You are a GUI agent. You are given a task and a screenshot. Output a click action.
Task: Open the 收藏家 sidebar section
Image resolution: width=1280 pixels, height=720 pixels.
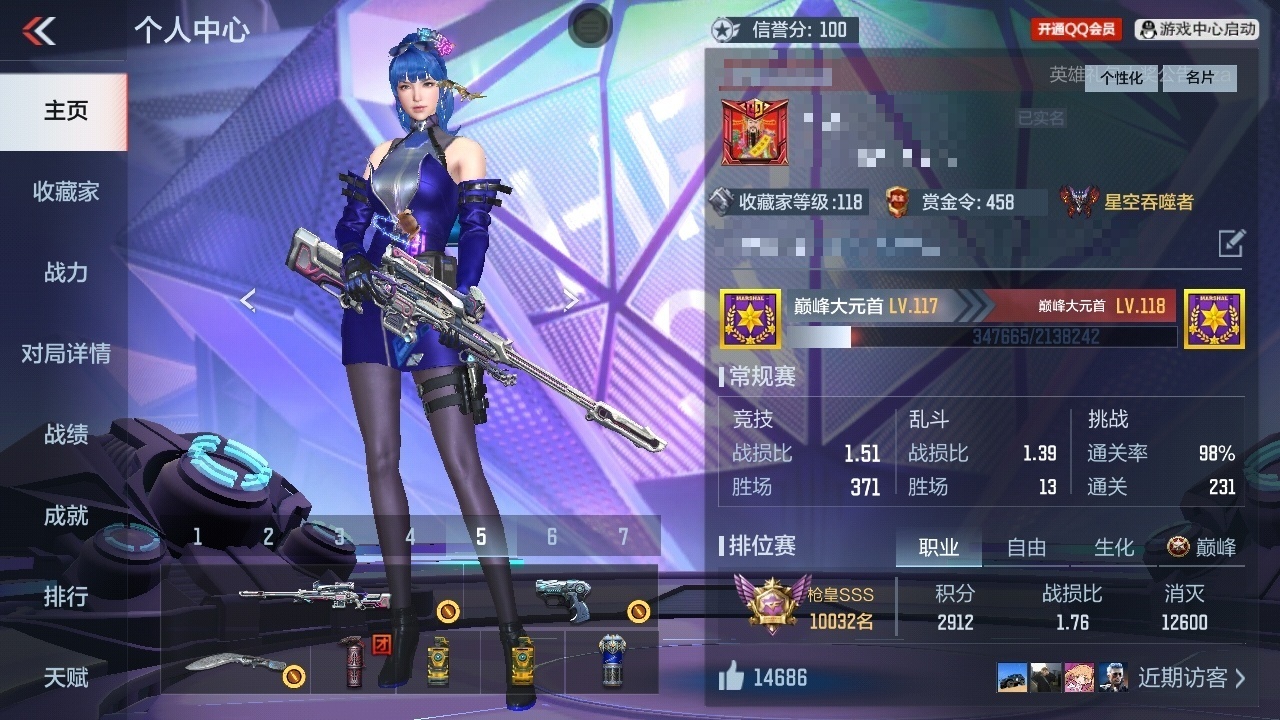pos(65,192)
